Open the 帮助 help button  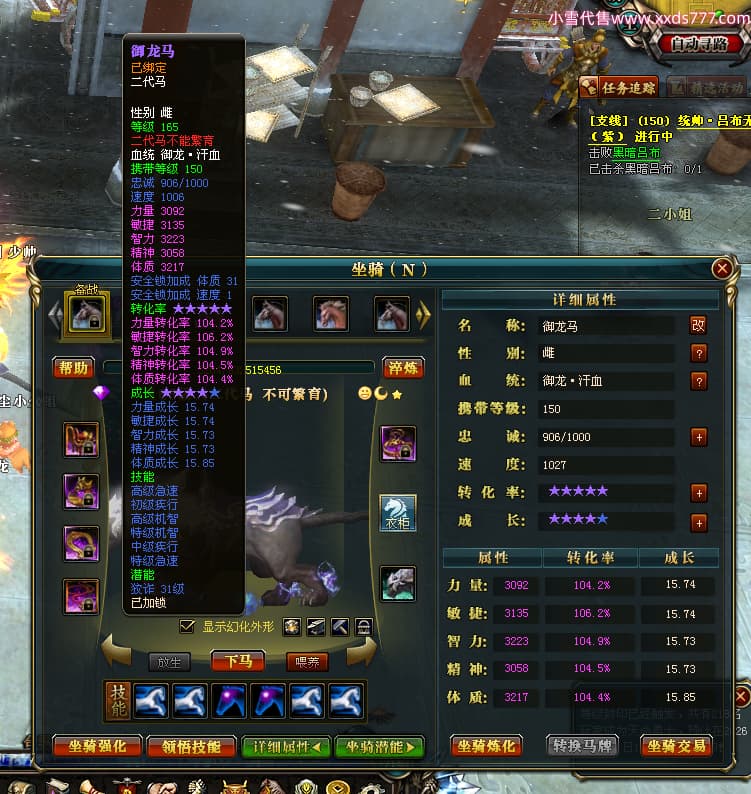point(73,368)
